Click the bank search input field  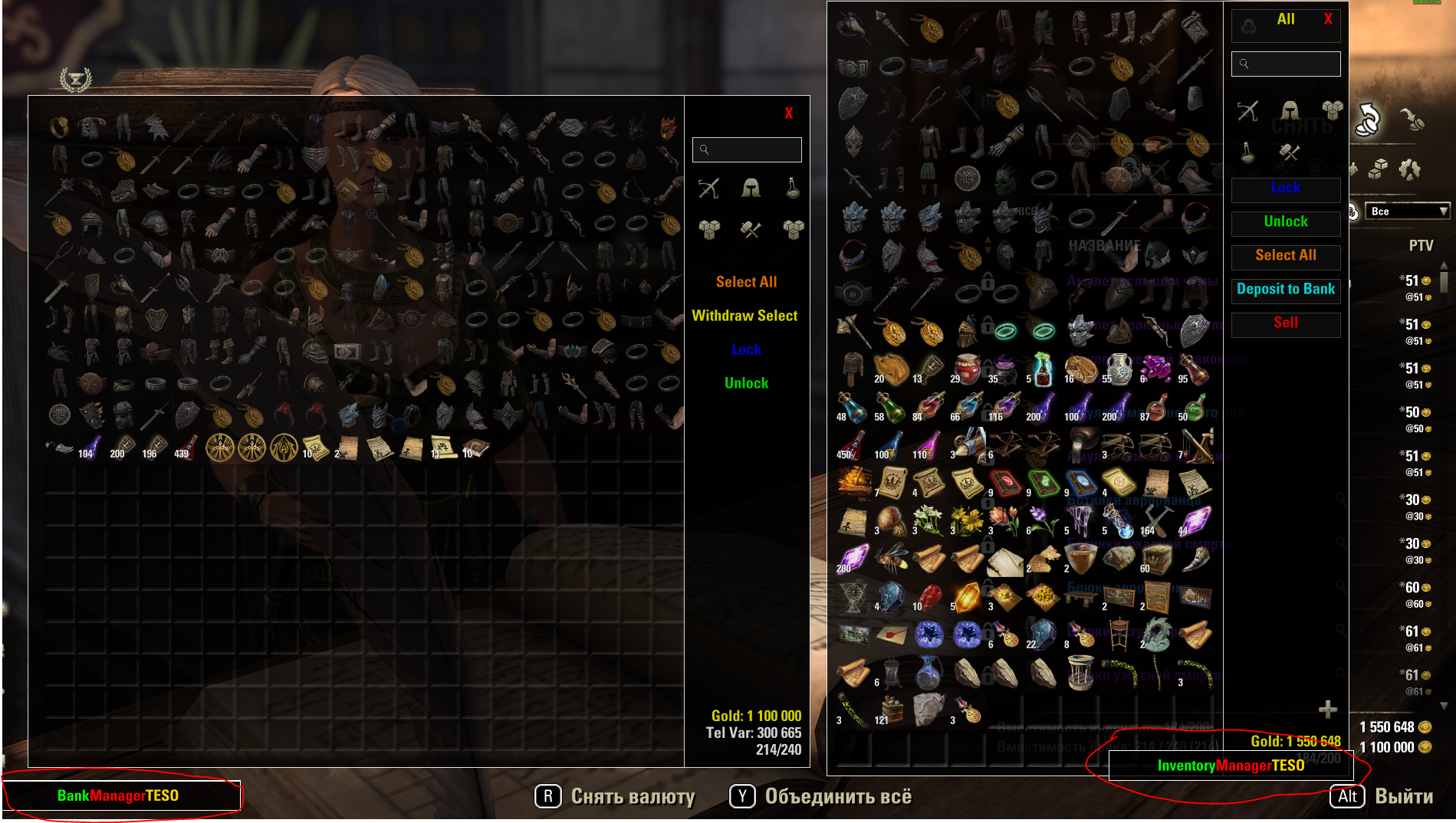point(747,149)
